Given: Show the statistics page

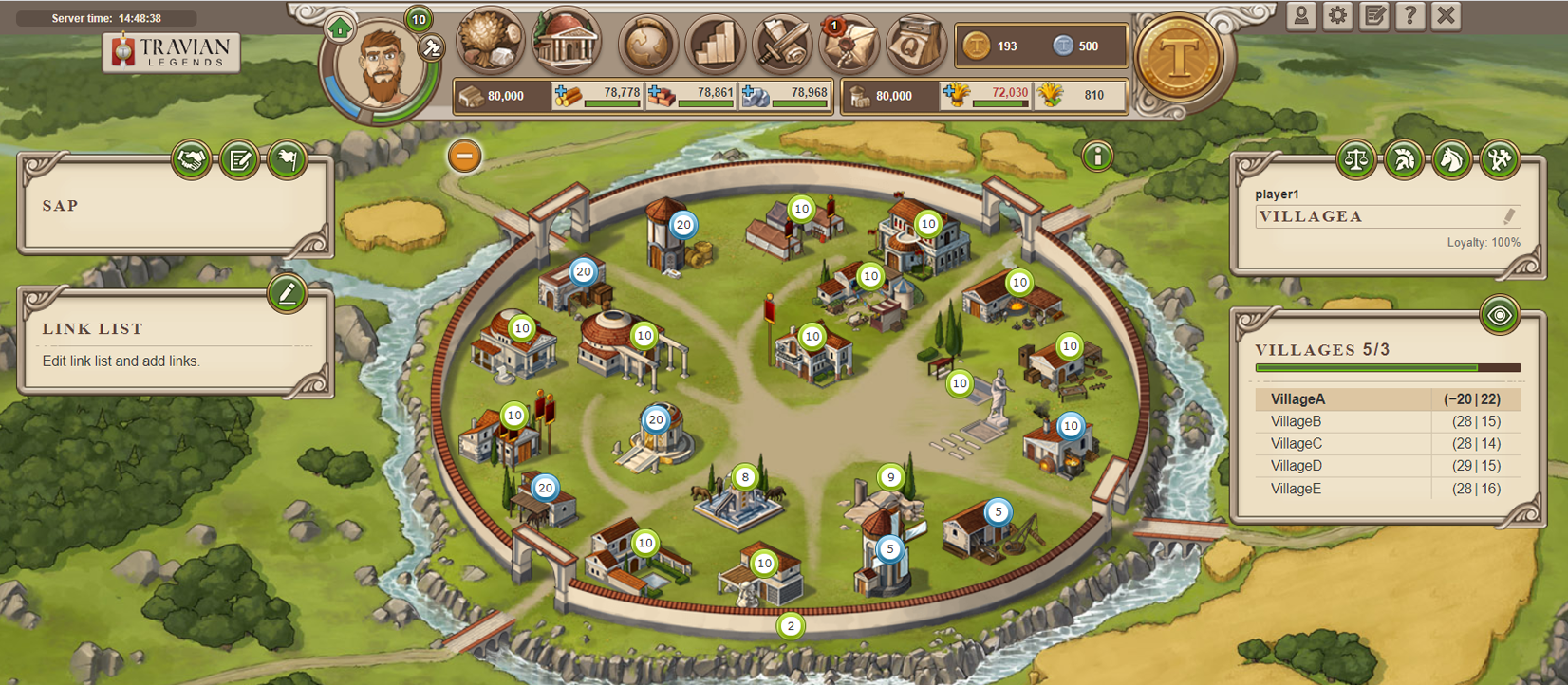Looking at the screenshot, I should tap(714, 44).
